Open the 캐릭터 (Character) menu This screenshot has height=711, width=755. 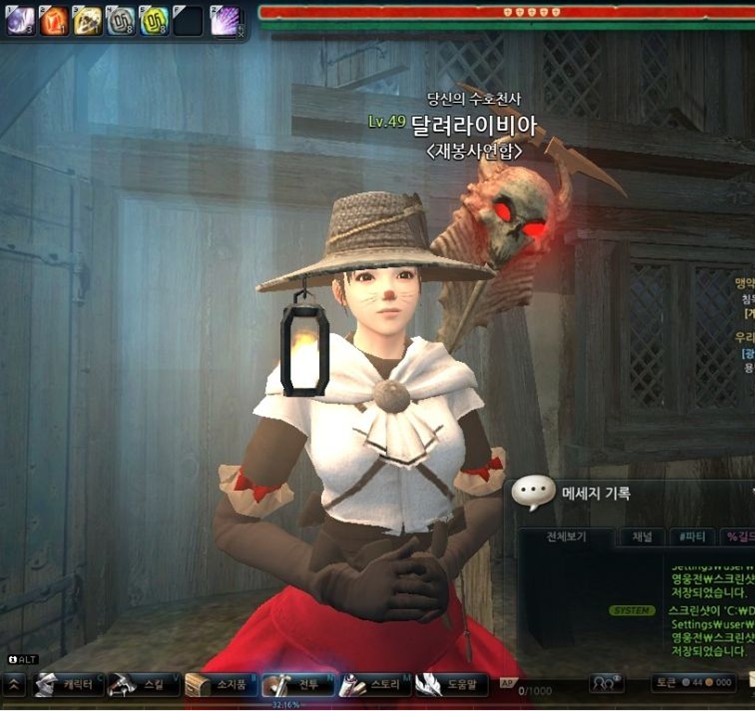[68, 685]
